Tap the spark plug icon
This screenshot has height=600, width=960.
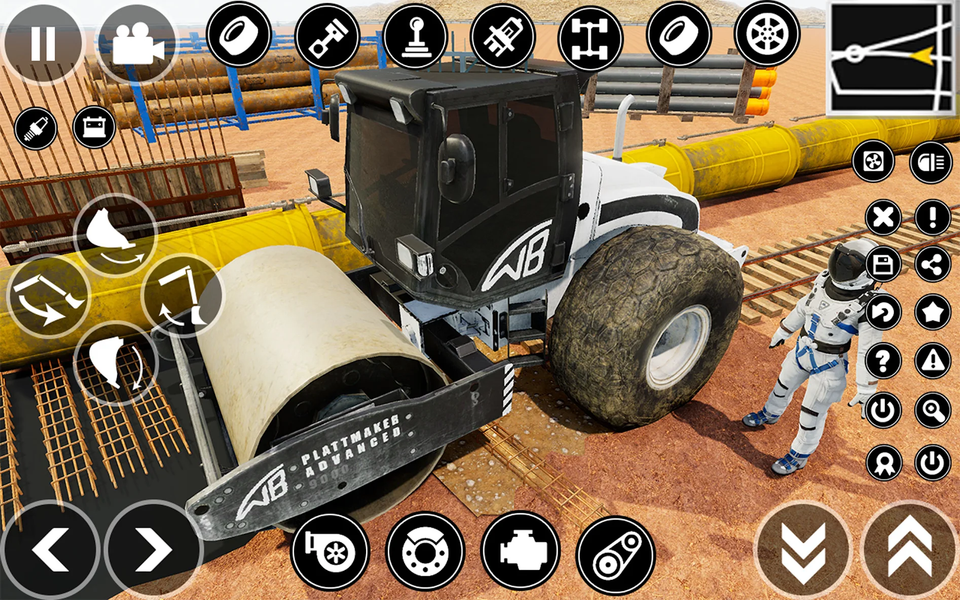tap(35, 128)
